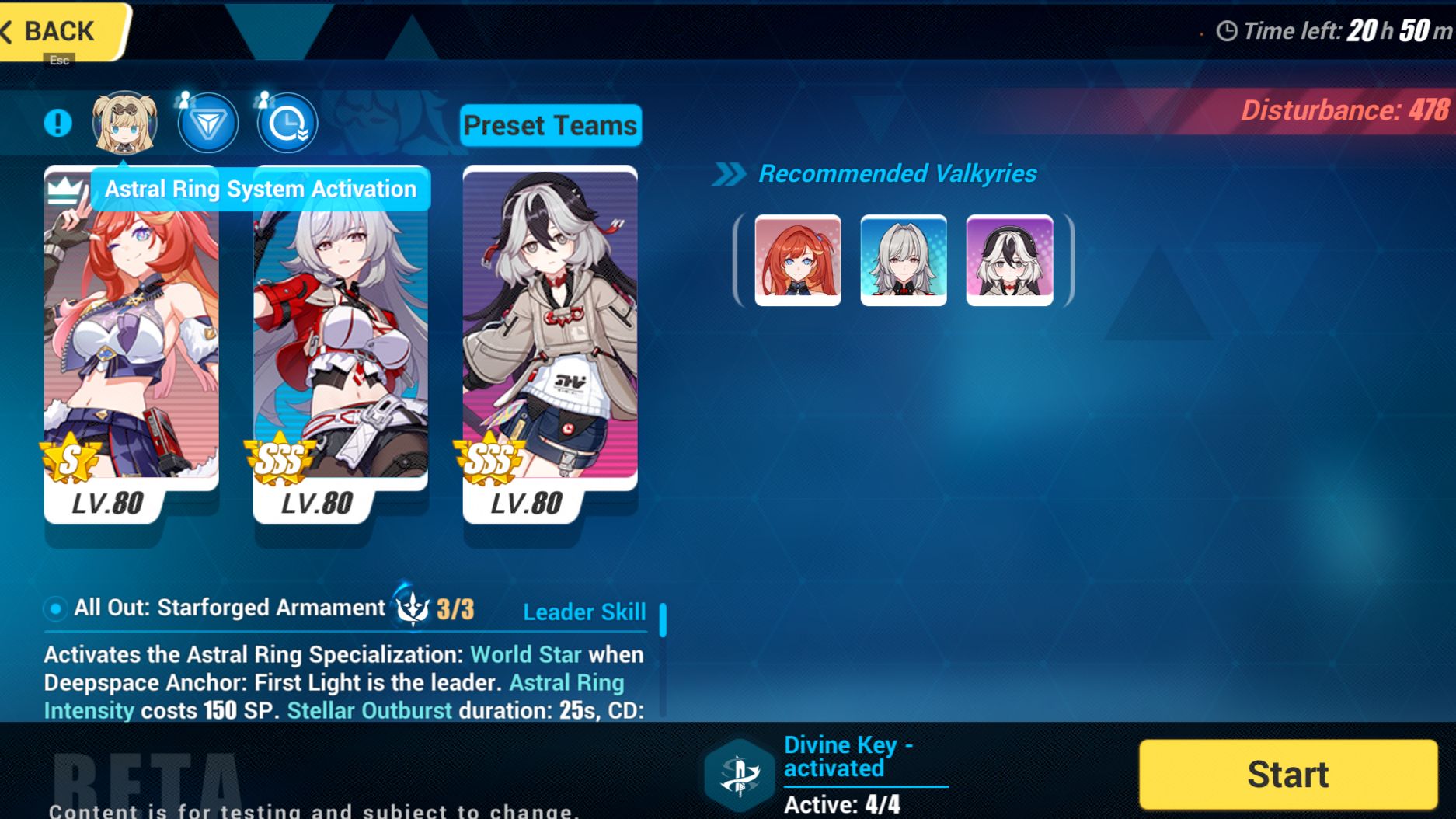This screenshot has width=1456, height=819.
Task: Click the Astral Ring emblem beside Starforged Armament
Action: [x=414, y=610]
